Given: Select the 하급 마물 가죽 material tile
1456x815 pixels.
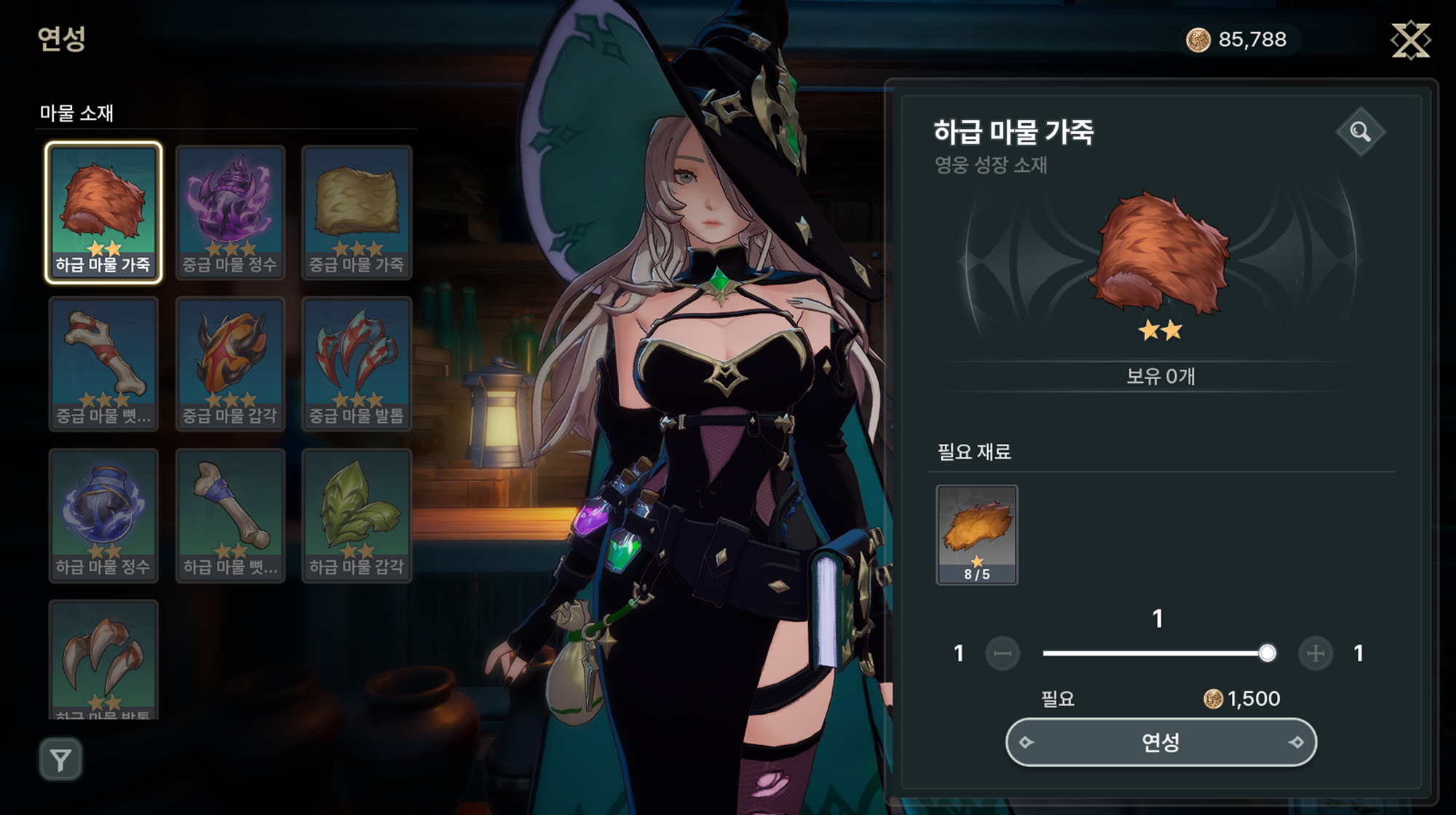Looking at the screenshot, I should click(x=103, y=212).
